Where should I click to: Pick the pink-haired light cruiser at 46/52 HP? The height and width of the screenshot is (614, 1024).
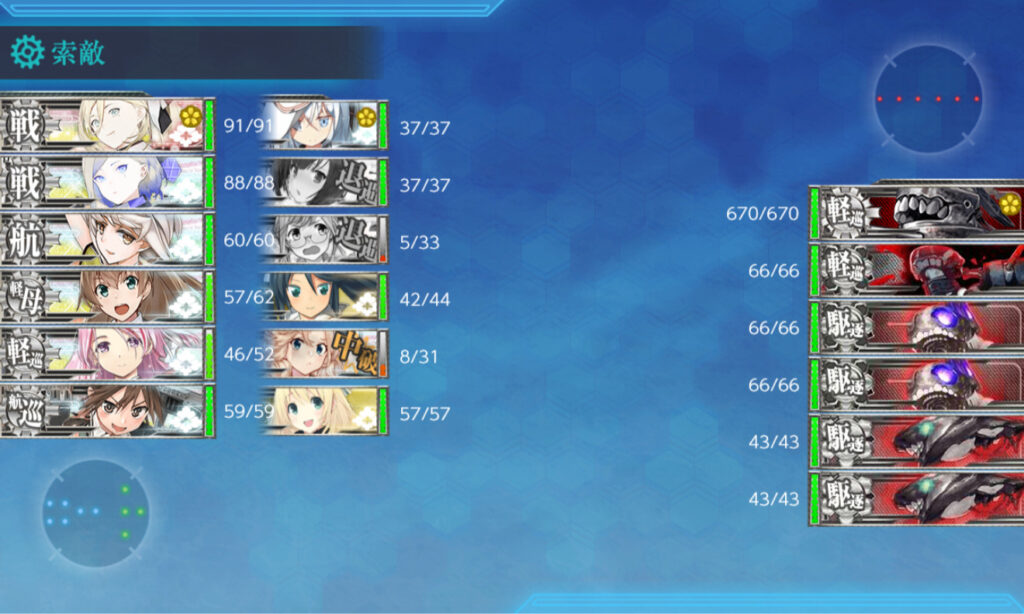[x=108, y=353]
